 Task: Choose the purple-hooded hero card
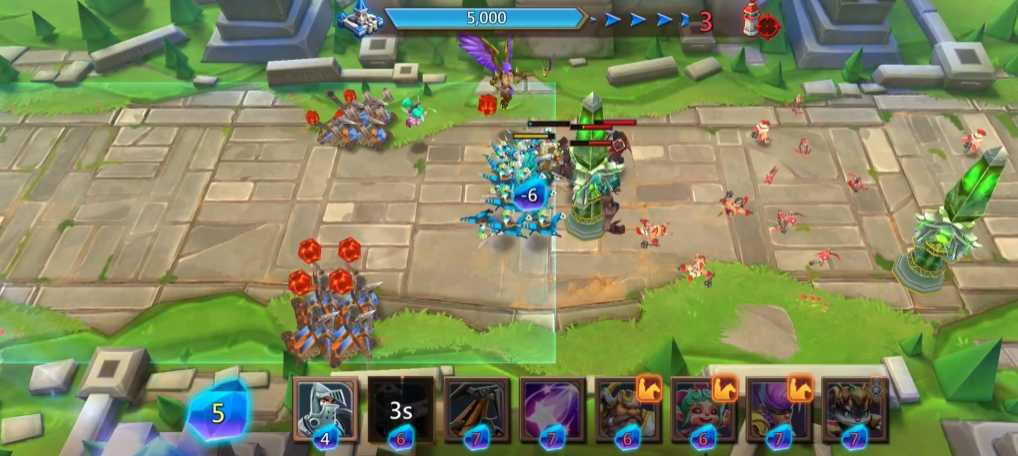pos(779,408)
